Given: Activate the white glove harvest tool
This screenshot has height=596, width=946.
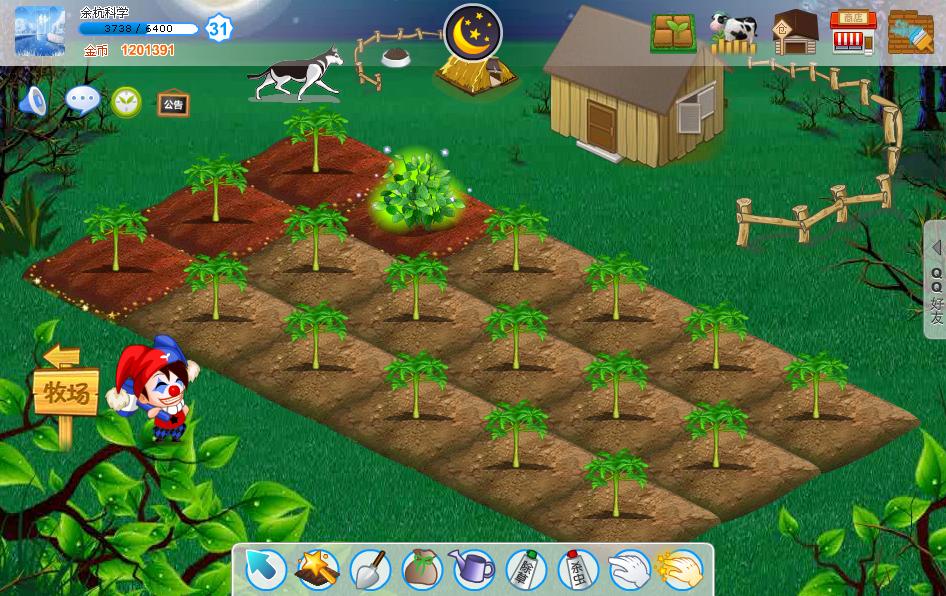Looking at the screenshot, I should [x=629, y=570].
